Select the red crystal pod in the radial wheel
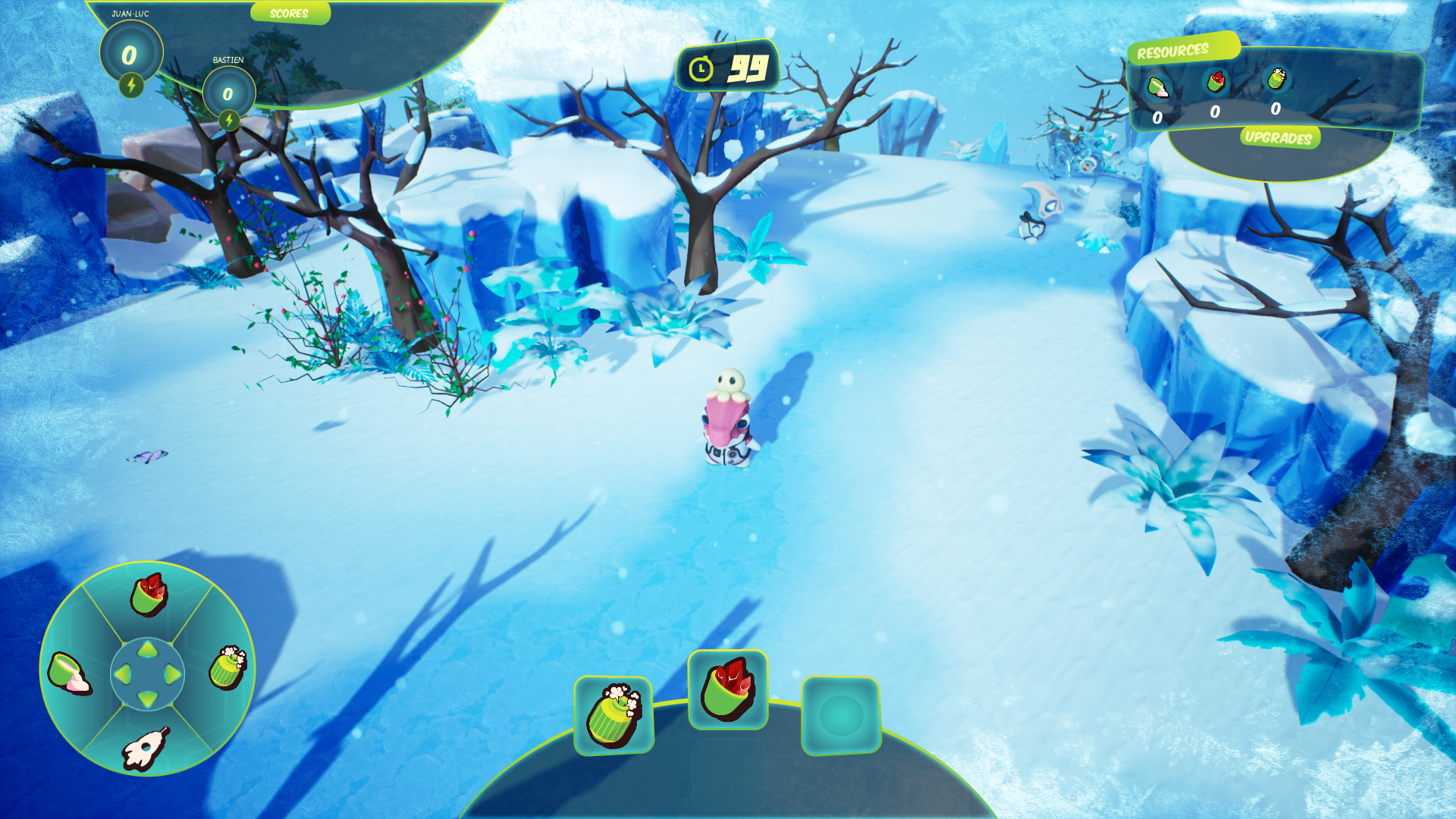Viewport: 1456px width, 819px height. [148, 594]
